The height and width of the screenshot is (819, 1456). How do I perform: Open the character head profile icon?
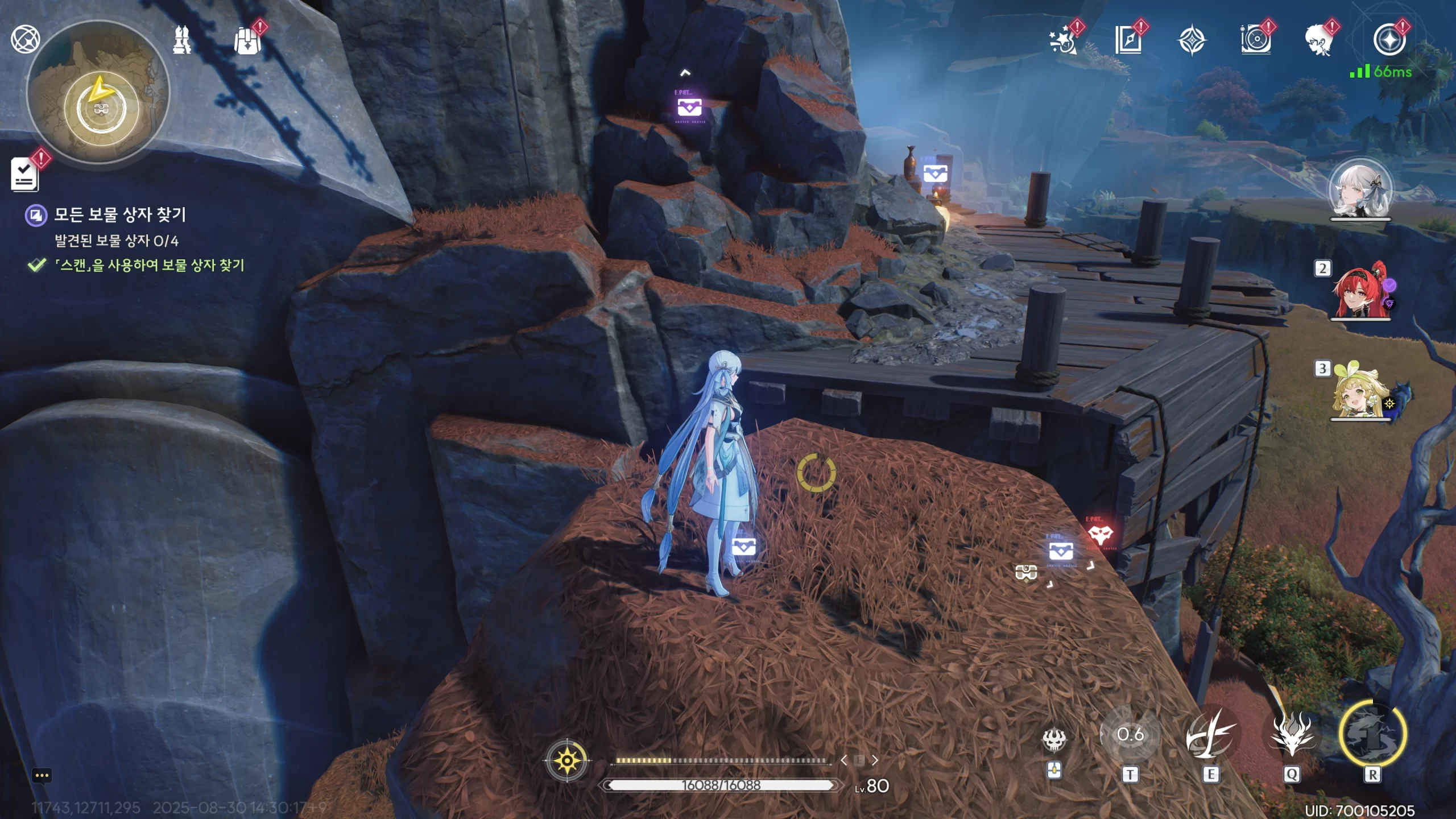tap(1319, 40)
